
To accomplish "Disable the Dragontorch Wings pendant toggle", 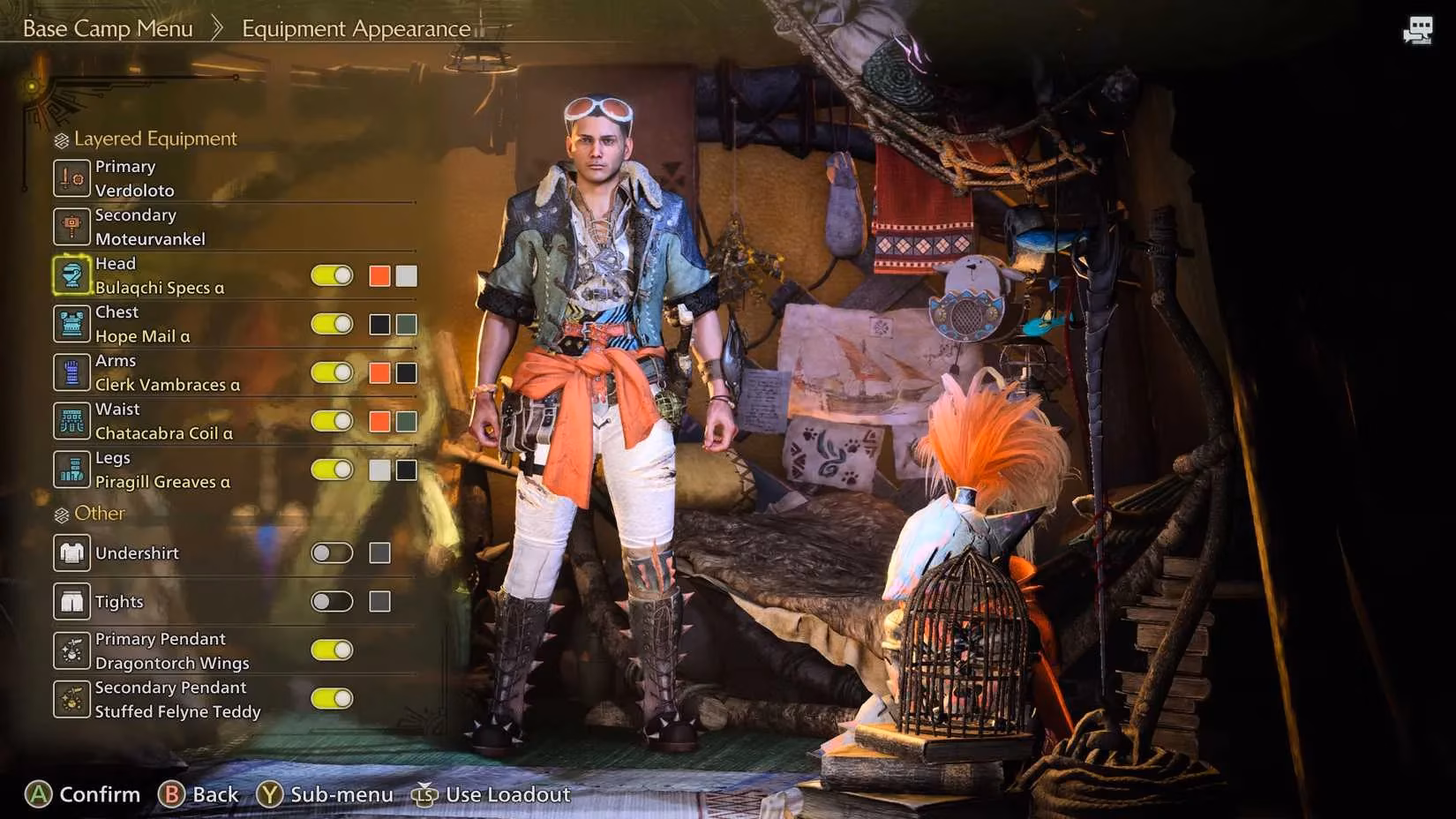I will point(332,650).
